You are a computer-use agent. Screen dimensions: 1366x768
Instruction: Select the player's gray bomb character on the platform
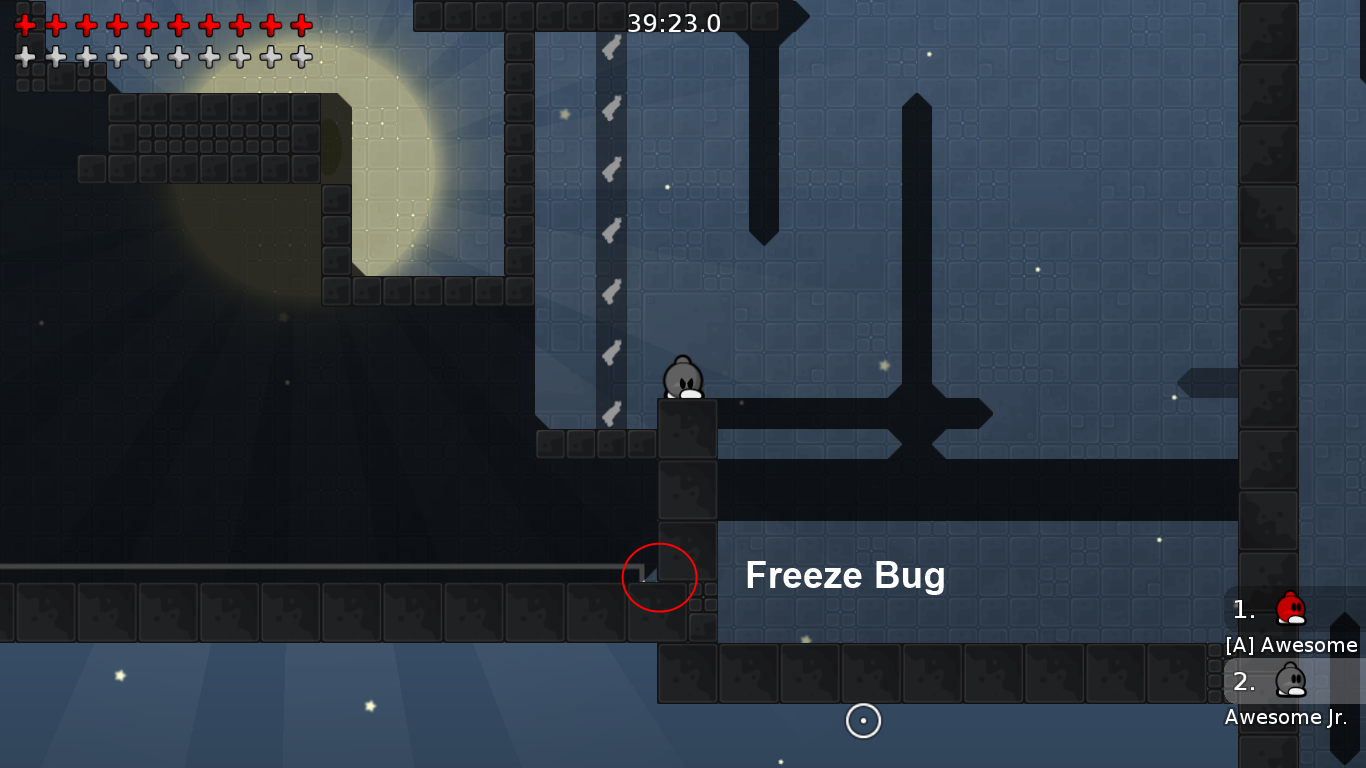[x=684, y=380]
